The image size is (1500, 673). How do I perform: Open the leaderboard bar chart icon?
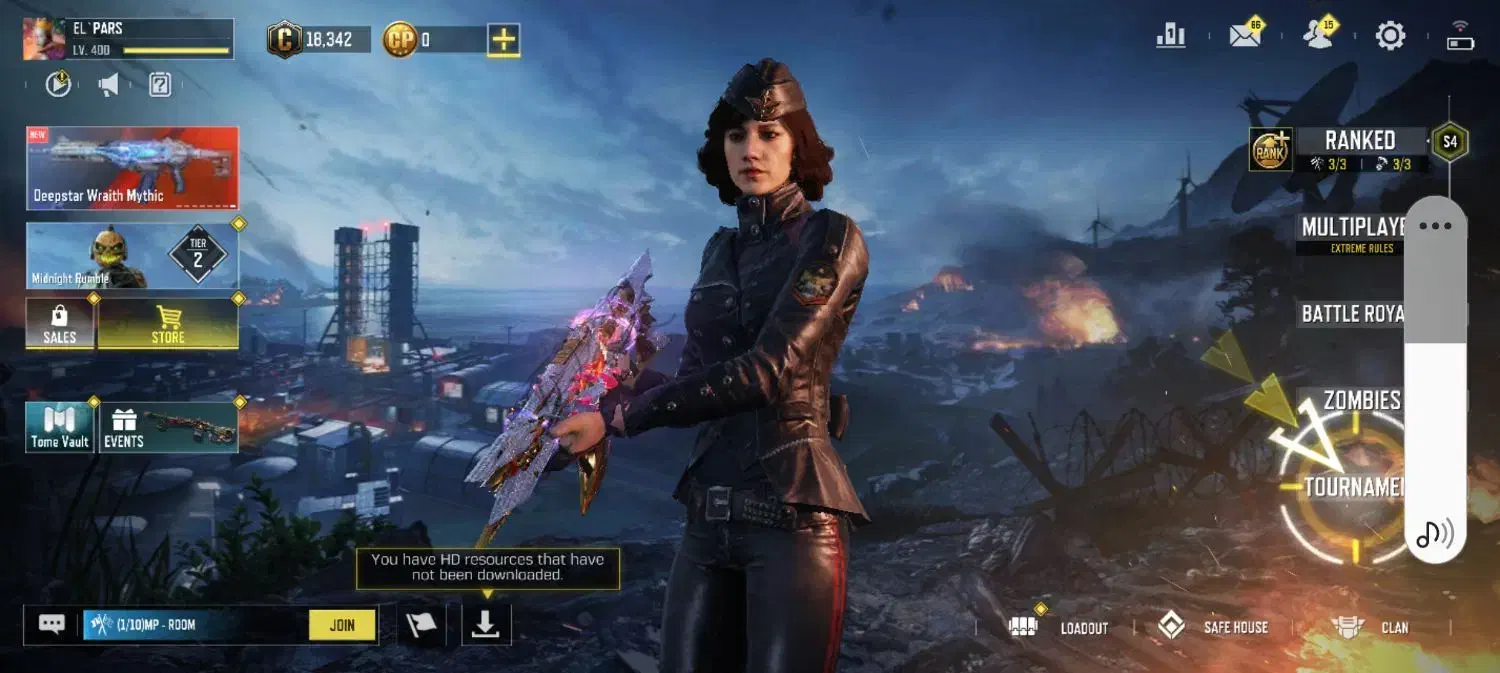(x=1170, y=36)
